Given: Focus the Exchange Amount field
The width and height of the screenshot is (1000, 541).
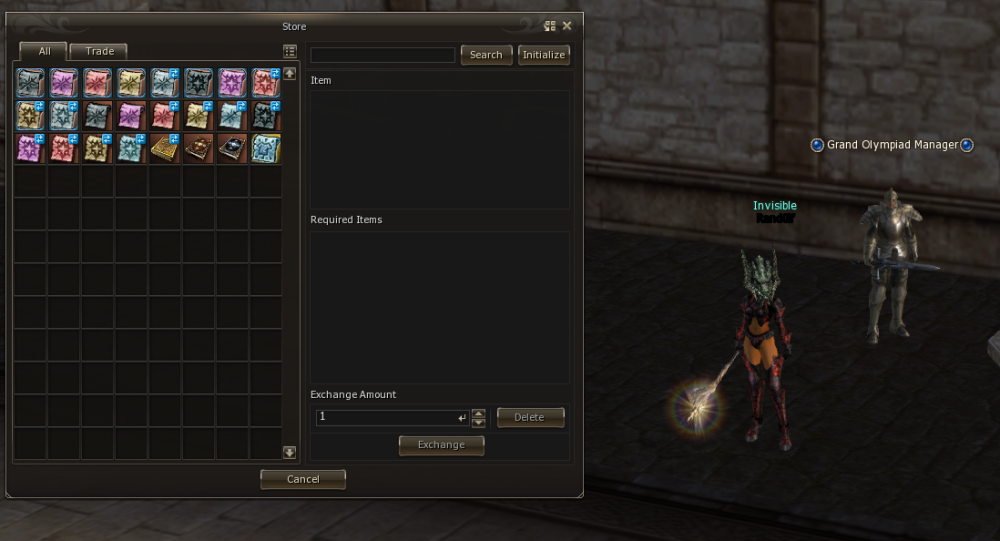Looking at the screenshot, I should (389, 417).
